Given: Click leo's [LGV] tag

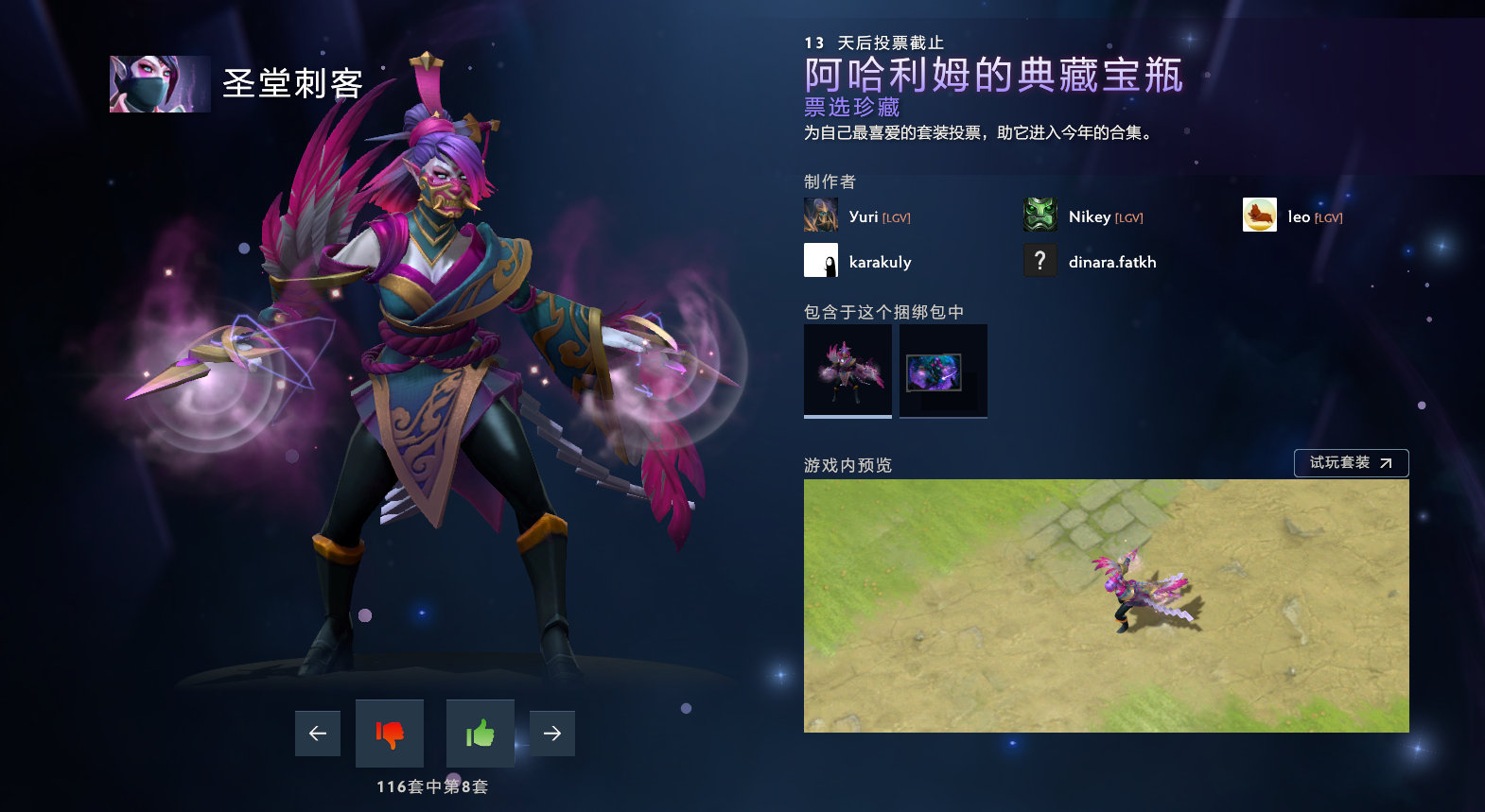Looking at the screenshot, I should point(1327,216).
